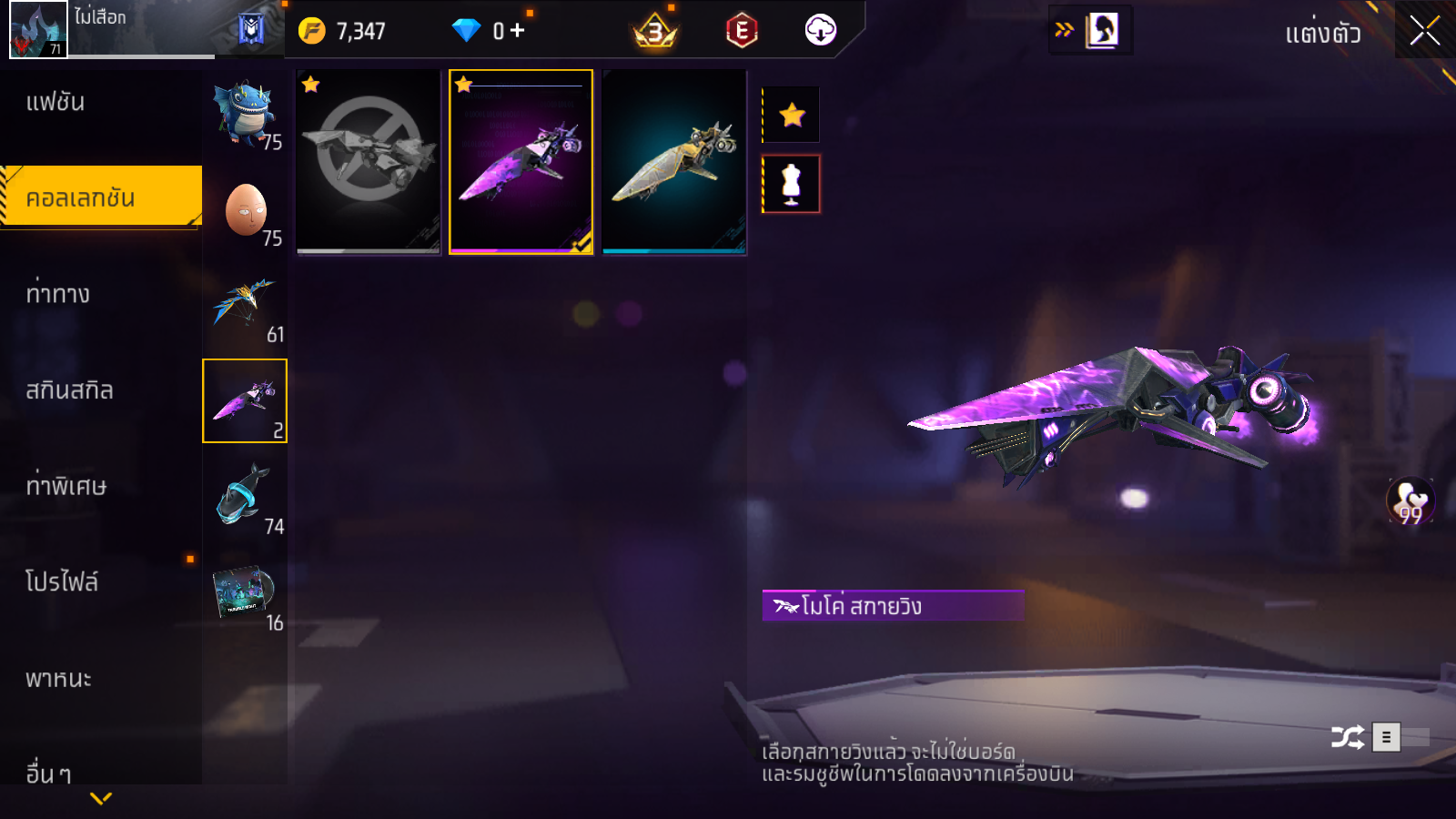Switch to the แฟชั่น category tab
Viewport: 1456px width, 819px height.
coord(56,102)
